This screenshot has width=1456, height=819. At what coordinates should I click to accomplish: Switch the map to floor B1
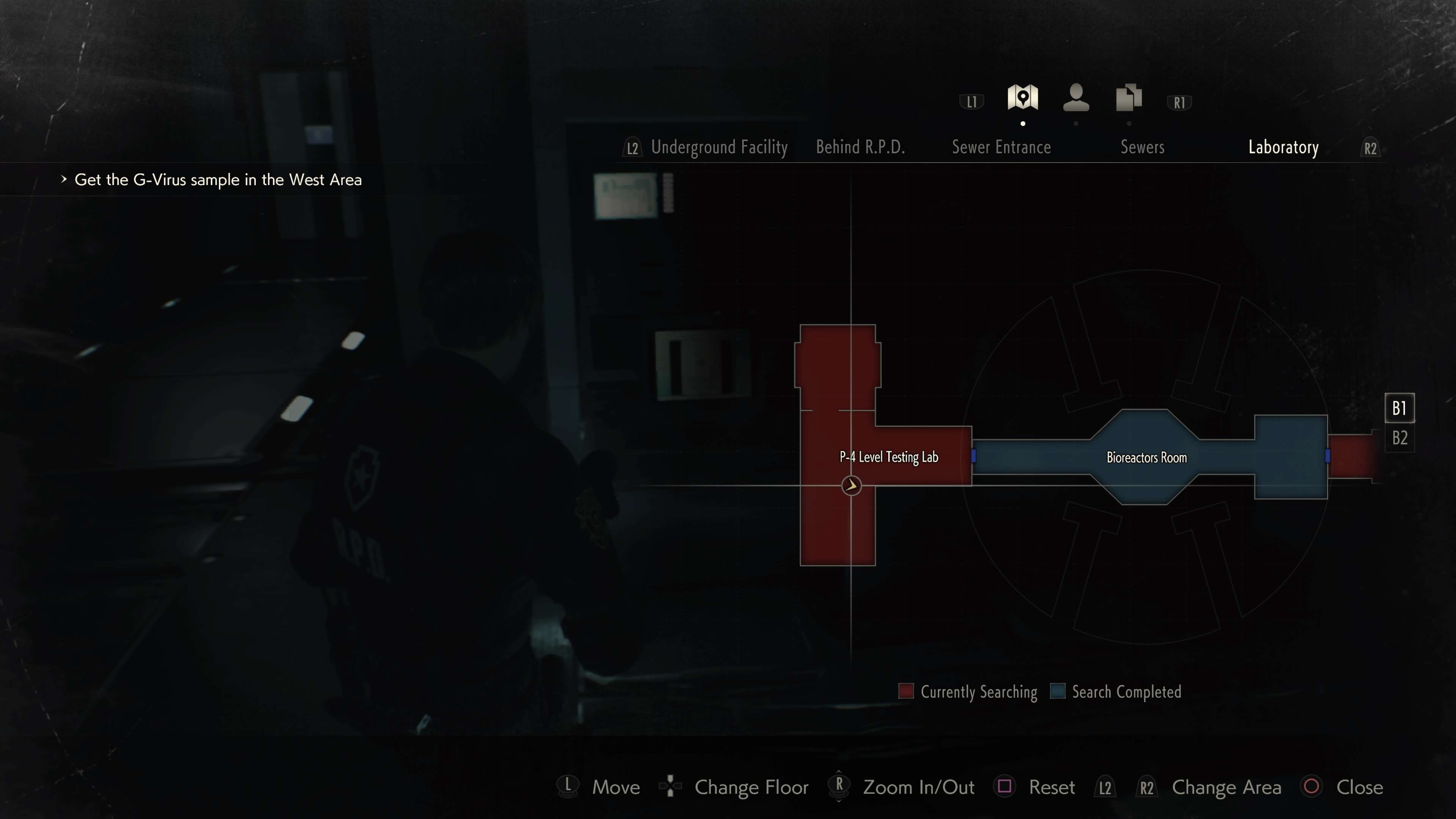1400,408
